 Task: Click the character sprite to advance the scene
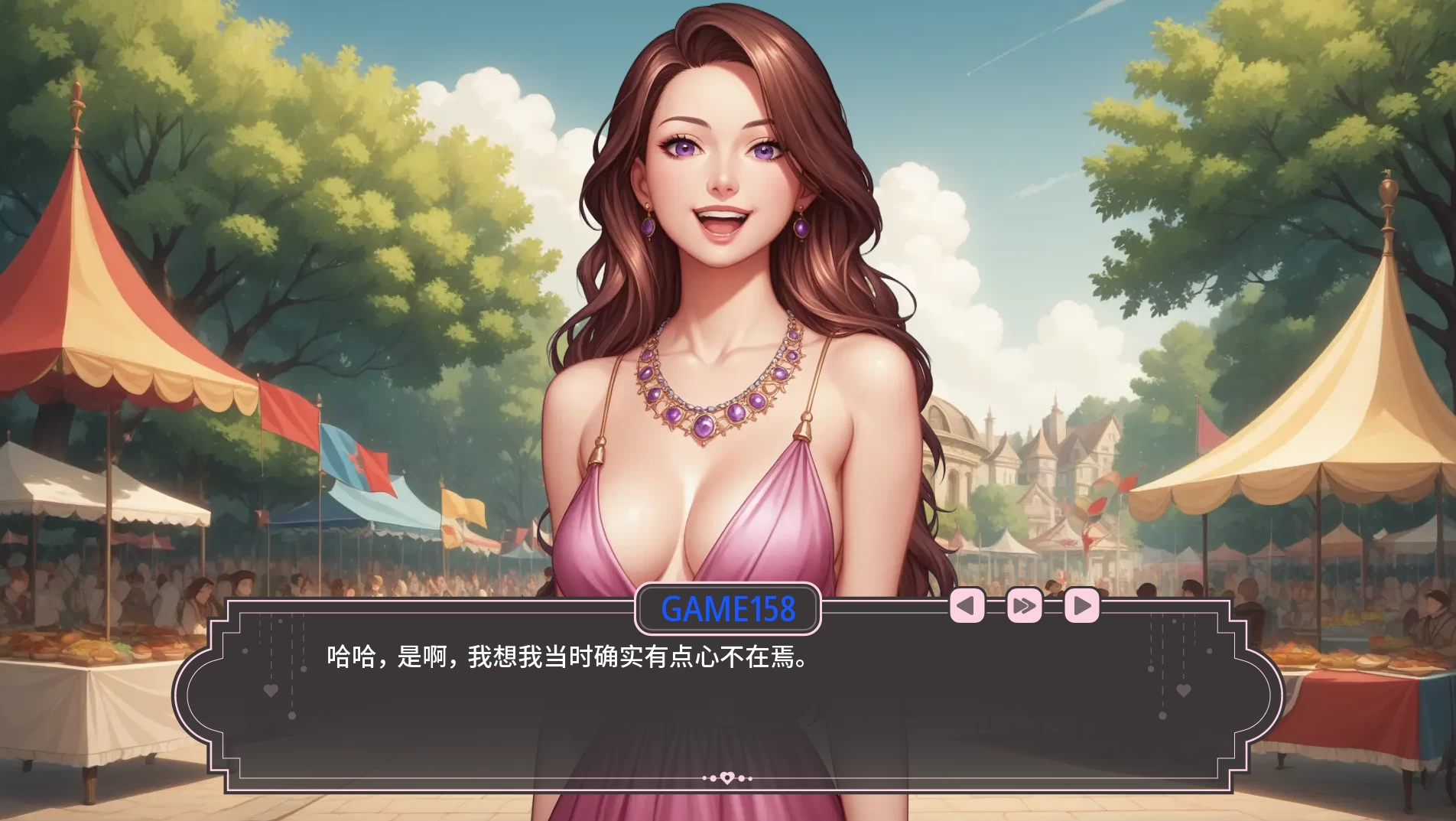tap(726, 268)
